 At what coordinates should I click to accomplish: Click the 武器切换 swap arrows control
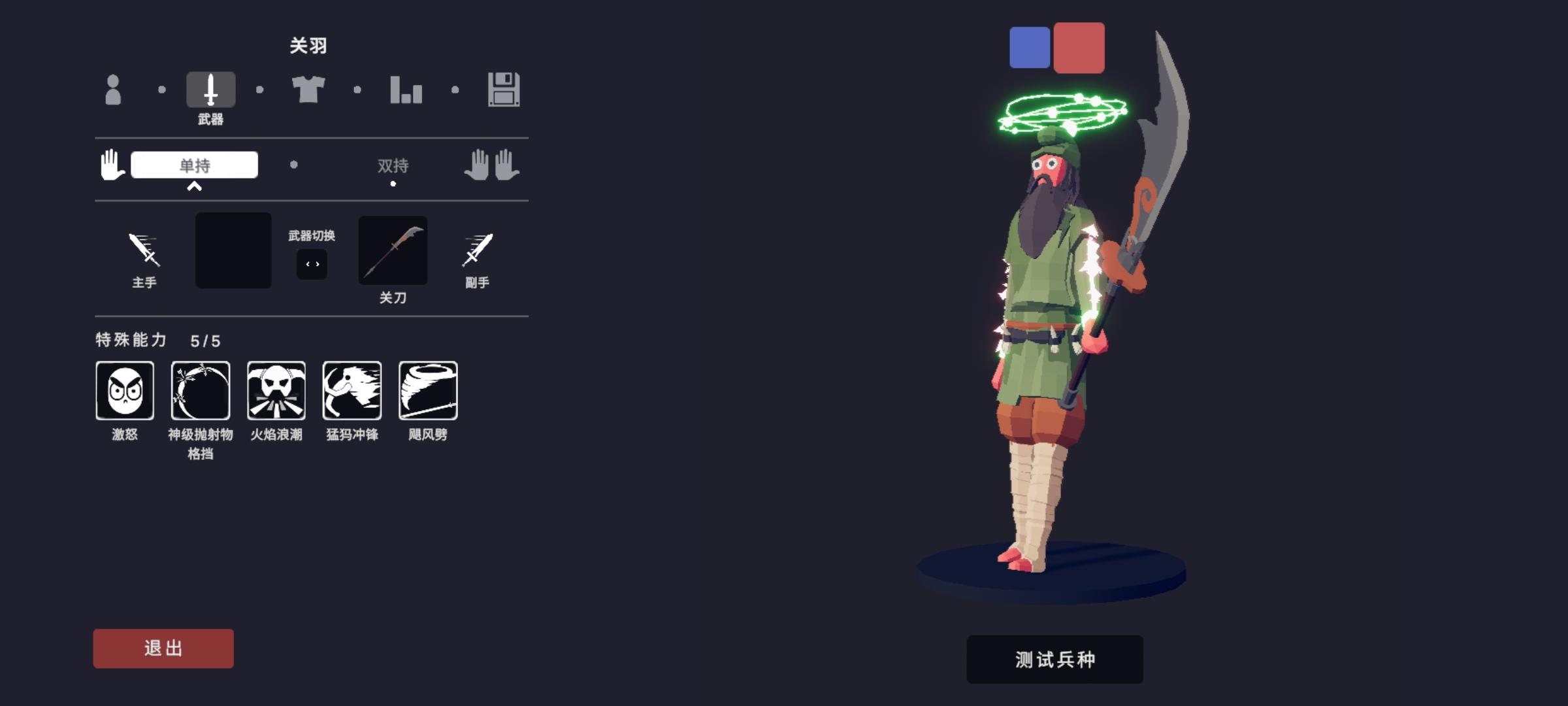coord(312,263)
